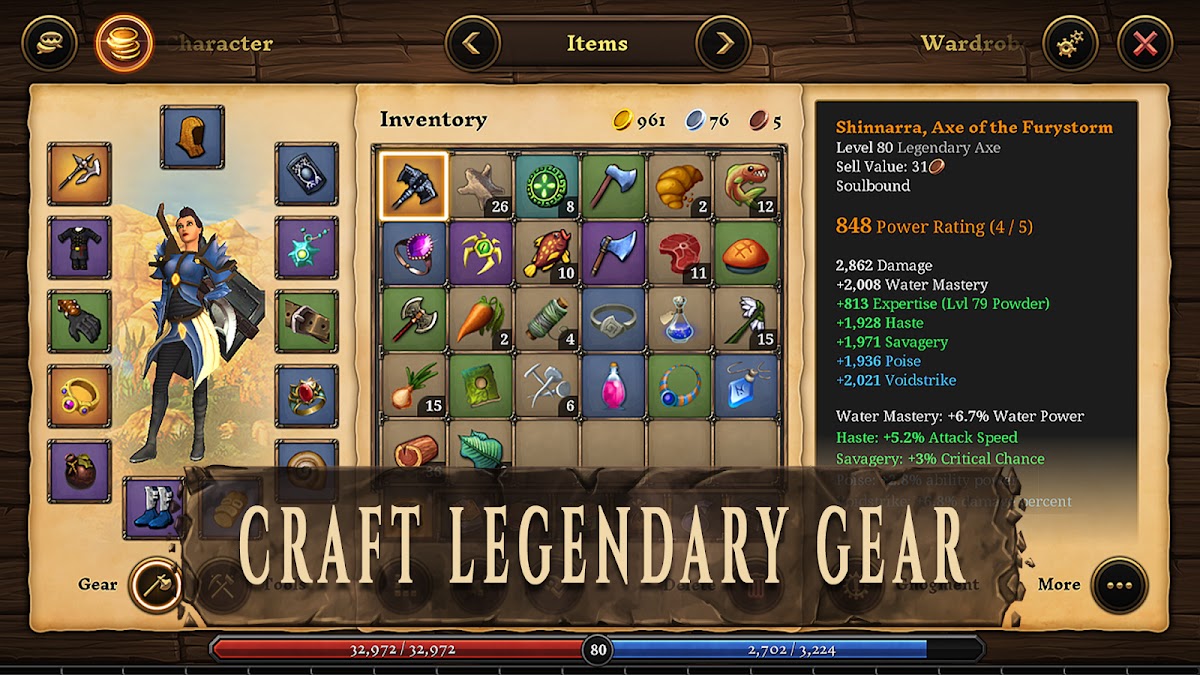Screen dimensions: 1200x675
Task: Select the raw steak meat item
Action: (x=680, y=253)
